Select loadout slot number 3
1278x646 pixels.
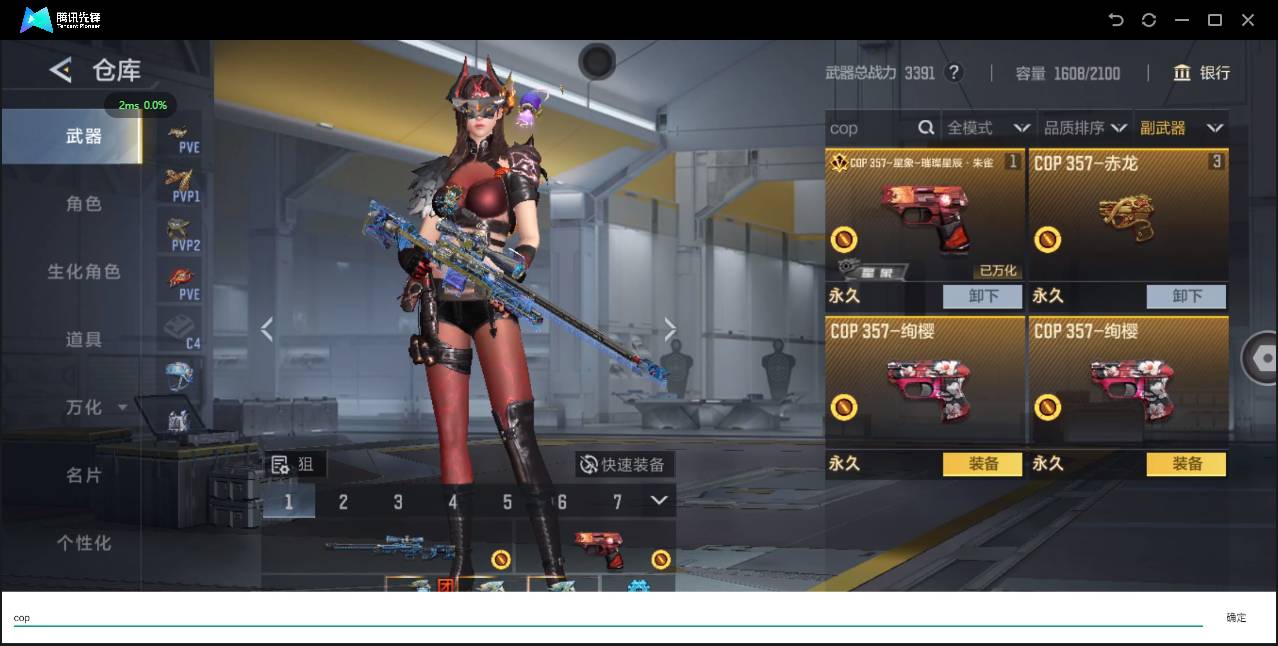(x=398, y=502)
